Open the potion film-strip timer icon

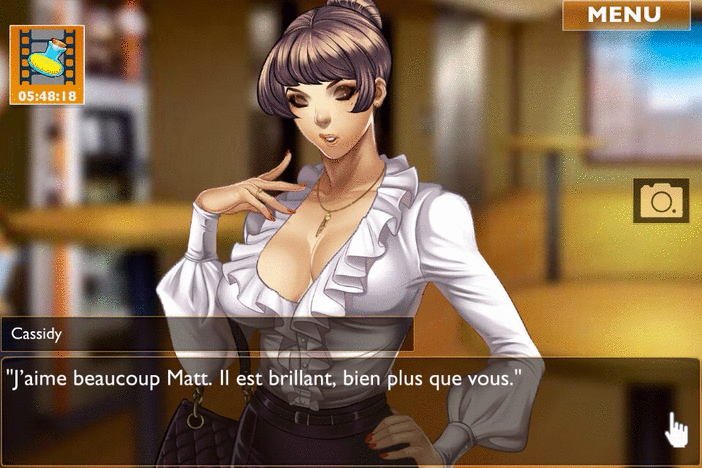(x=47, y=64)
